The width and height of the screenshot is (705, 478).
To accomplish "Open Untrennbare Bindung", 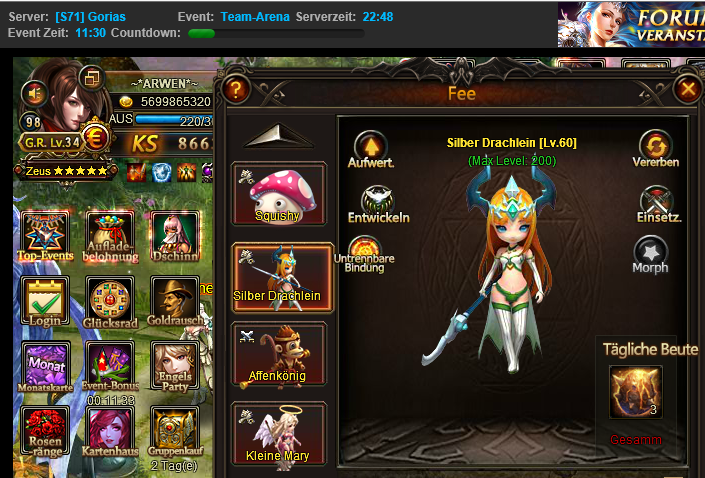I will tap(372, 254).
